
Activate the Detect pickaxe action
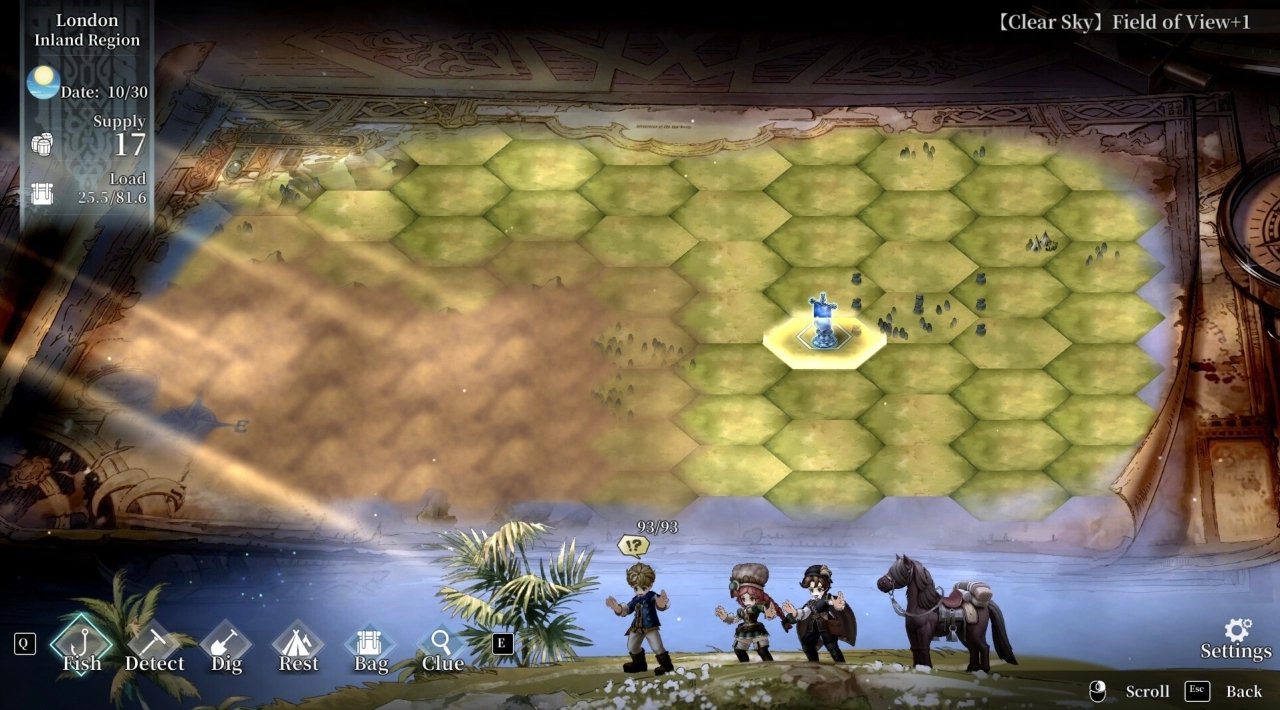154,647
